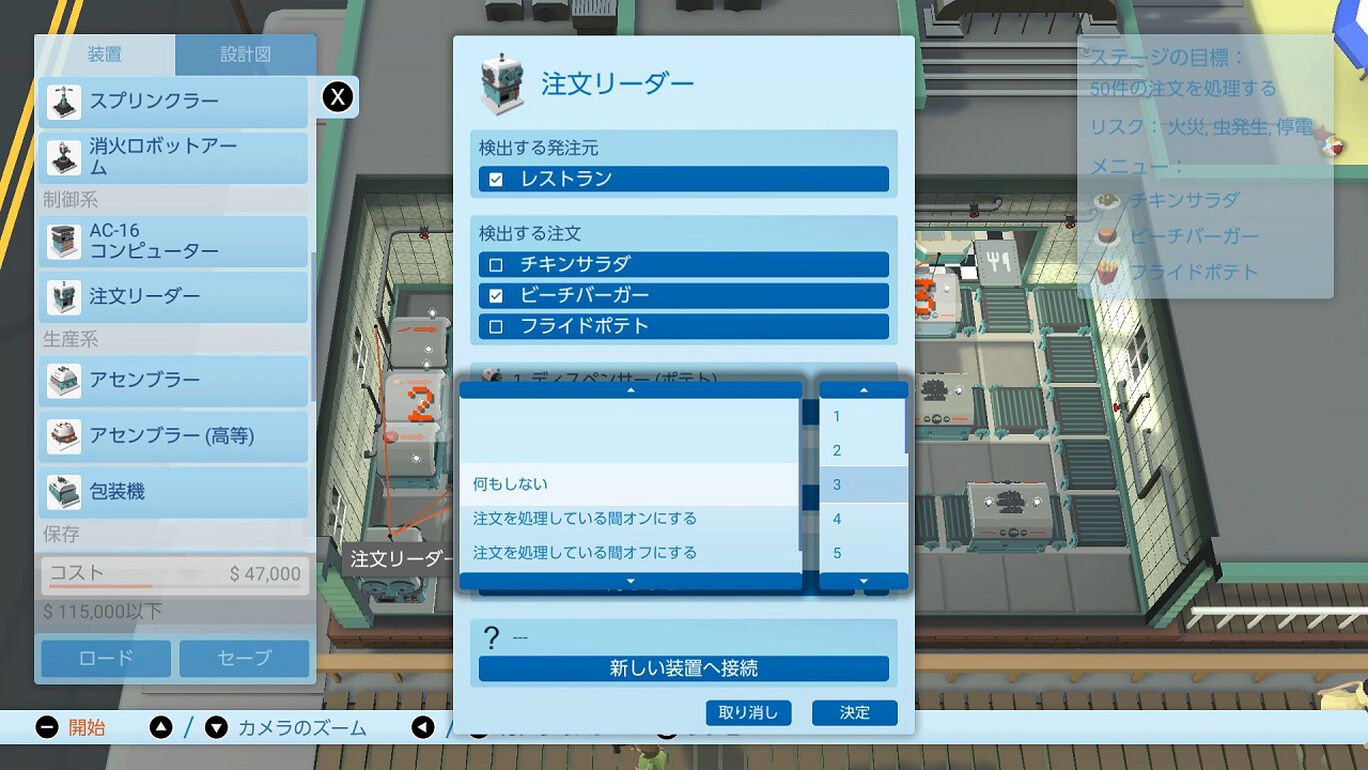Switch to the 設計図 tab
The height and width of the screenshot is (770, 1368).
(x=246, y=55)
